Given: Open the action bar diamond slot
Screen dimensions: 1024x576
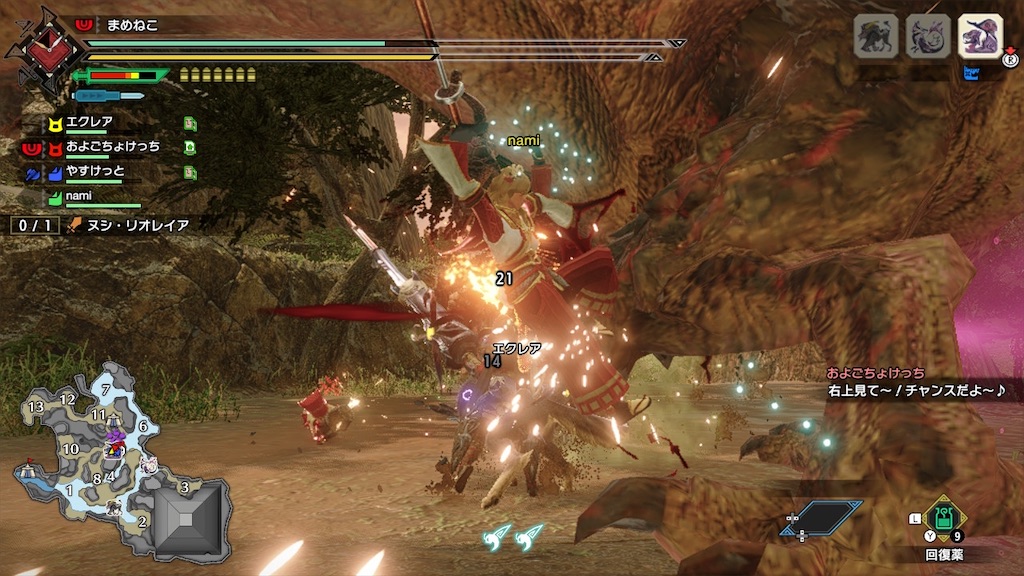Looking at the screenshot, I should pyautogui.click(x=820, y=520).
